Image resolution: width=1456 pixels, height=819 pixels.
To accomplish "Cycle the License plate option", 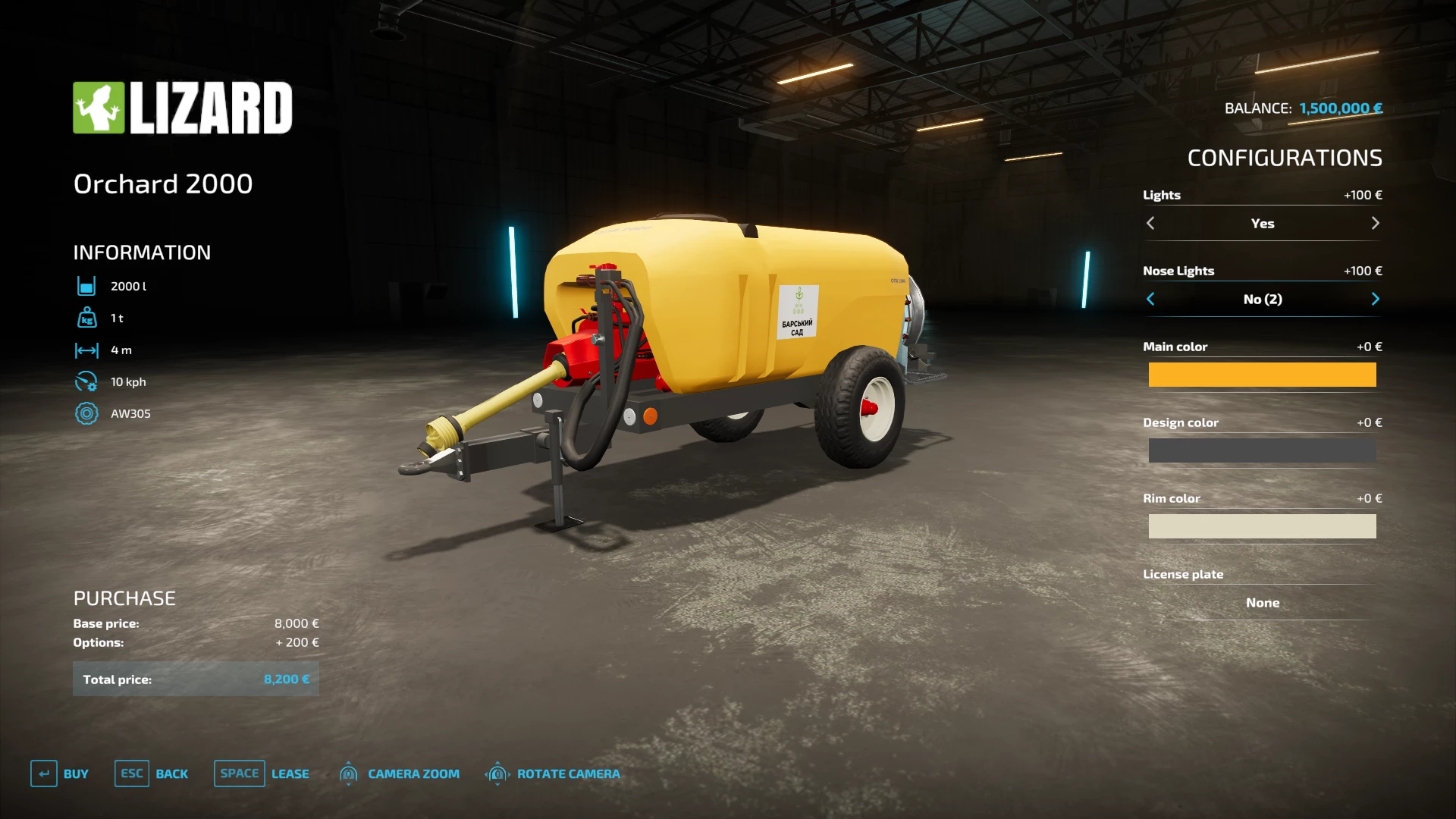I will coord(1262,602).
